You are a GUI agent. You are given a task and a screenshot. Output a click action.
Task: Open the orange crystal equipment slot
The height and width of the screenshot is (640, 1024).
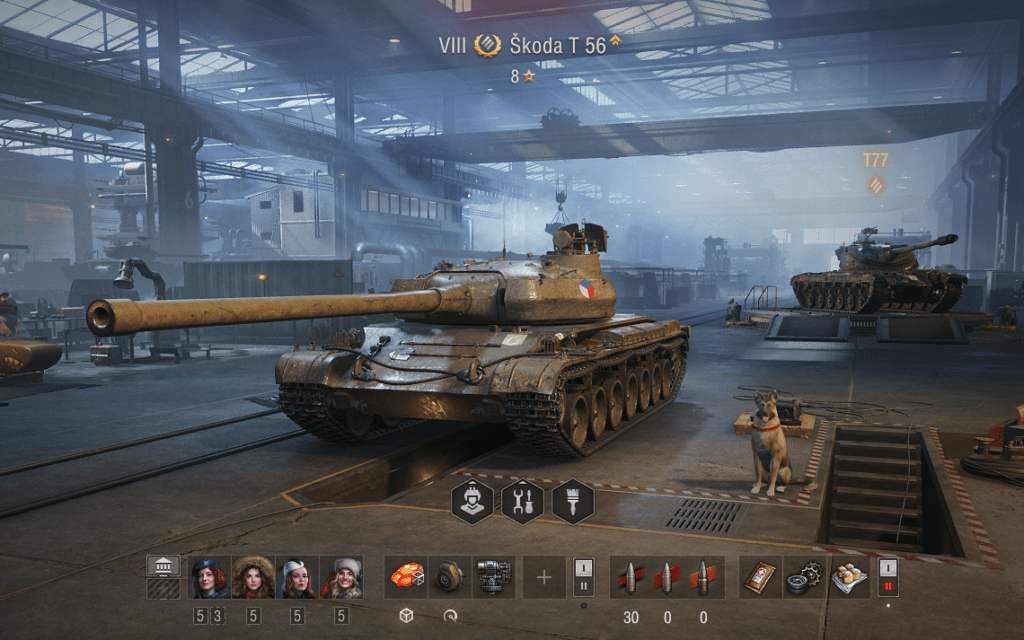click(406, 577)
